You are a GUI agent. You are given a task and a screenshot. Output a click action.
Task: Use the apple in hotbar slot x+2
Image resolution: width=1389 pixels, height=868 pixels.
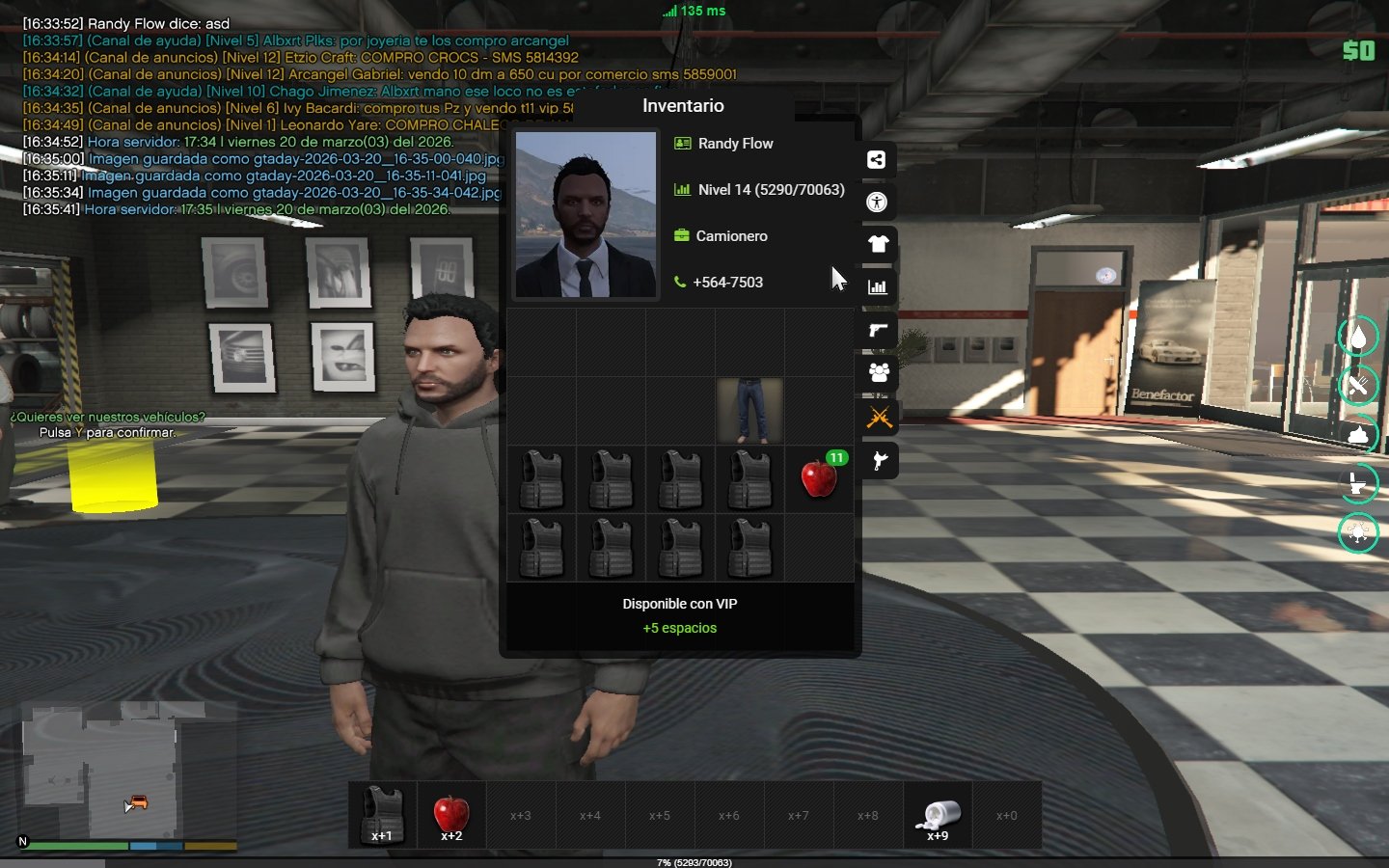click(451, 815)
